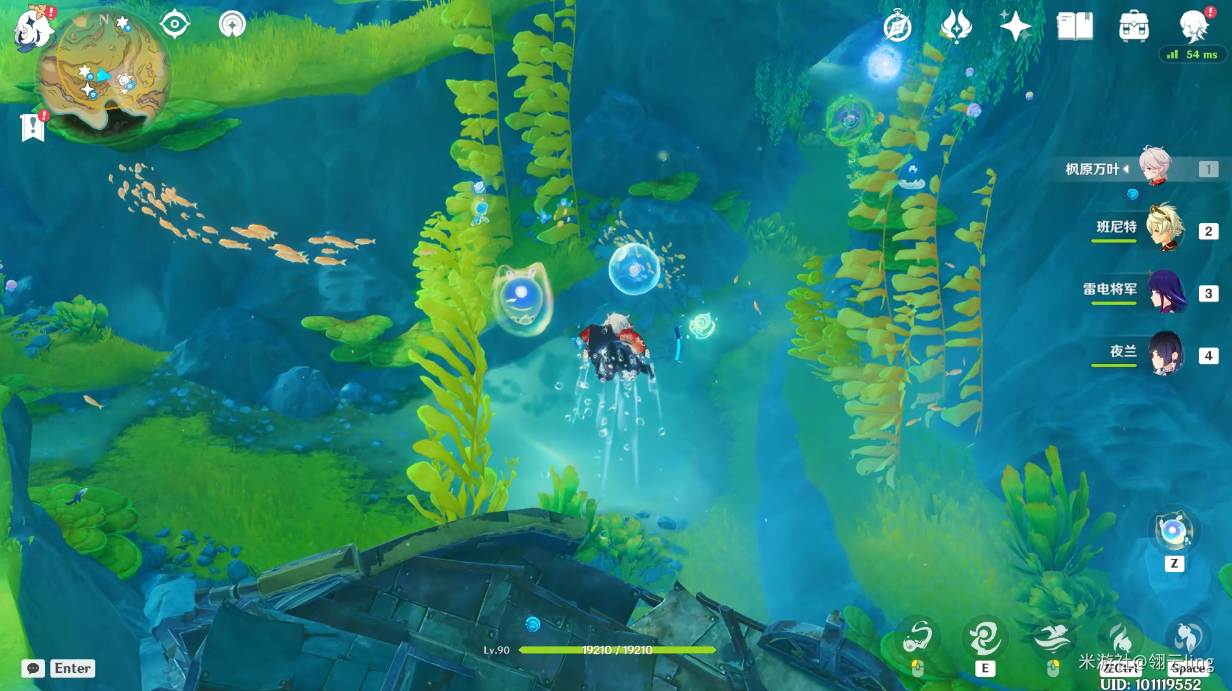1232x691 pixels.
Task: Activate the eye-shaped elemental sight icon
Action: coord(175,24)
